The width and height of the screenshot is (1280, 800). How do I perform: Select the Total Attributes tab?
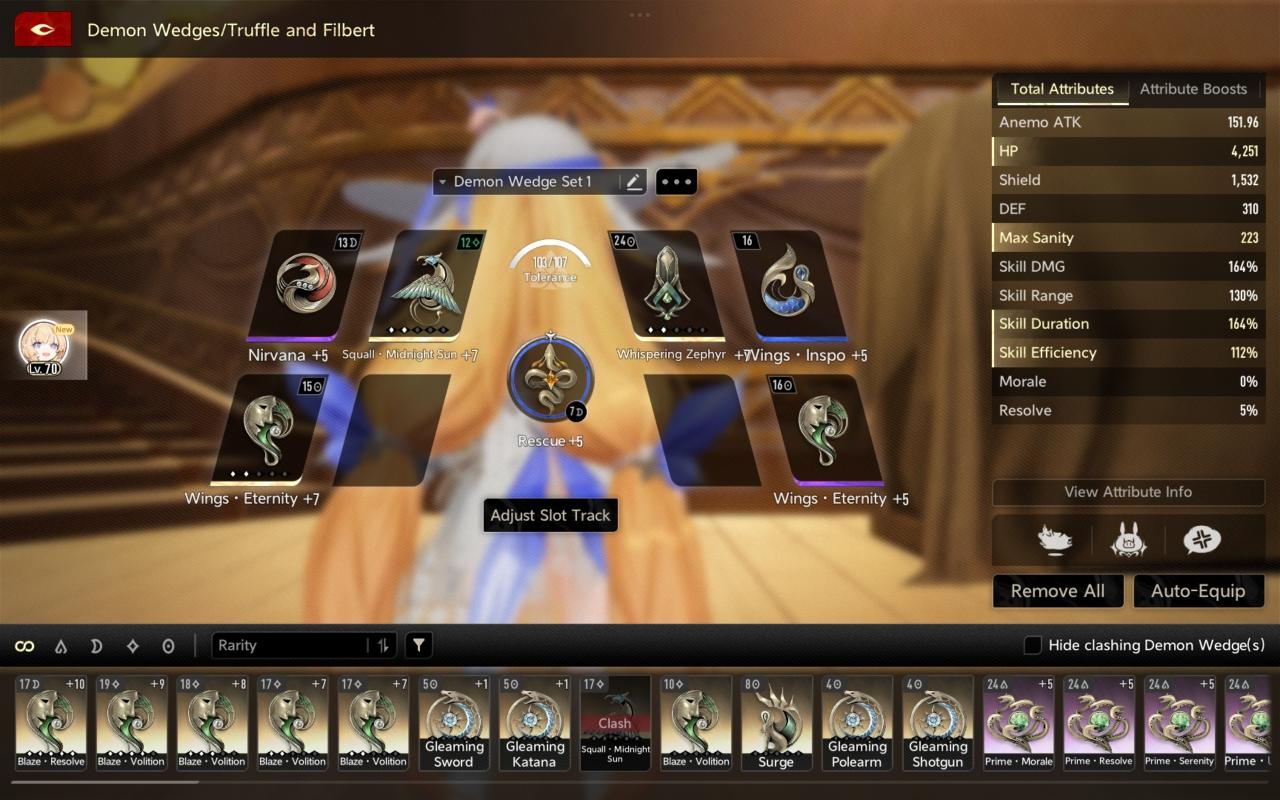[x=1061, y=89]
